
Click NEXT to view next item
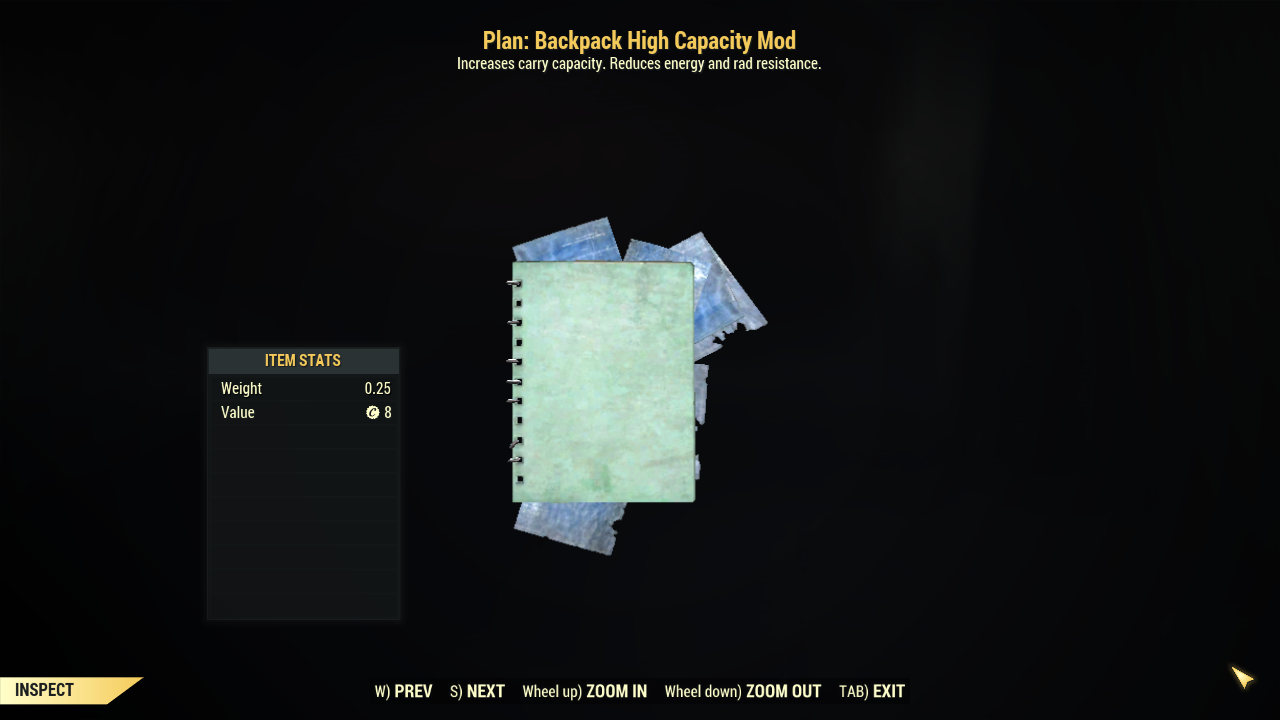pos(486,691)
